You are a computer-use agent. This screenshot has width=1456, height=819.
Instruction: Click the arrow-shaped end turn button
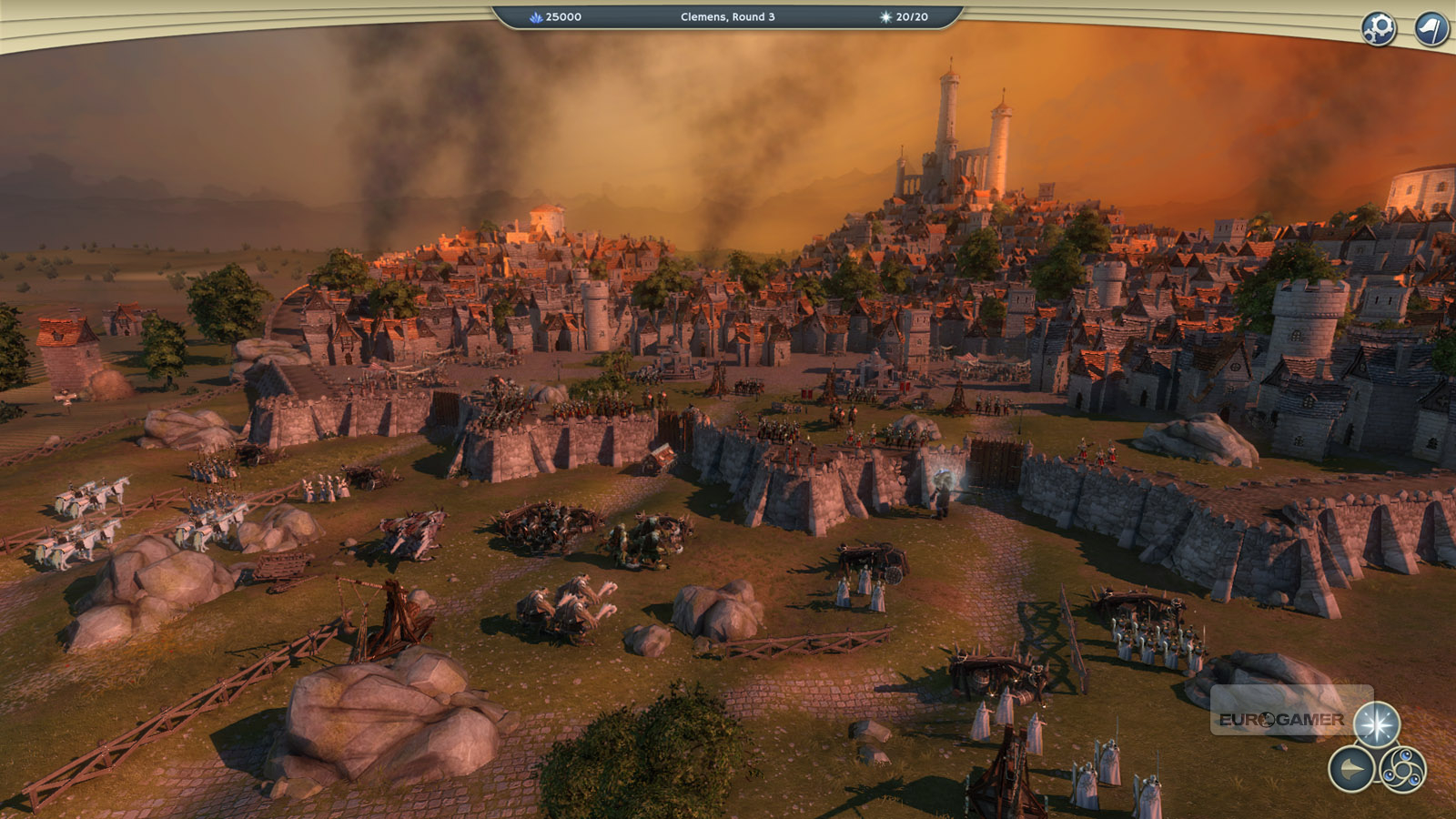click(1351, 770)
